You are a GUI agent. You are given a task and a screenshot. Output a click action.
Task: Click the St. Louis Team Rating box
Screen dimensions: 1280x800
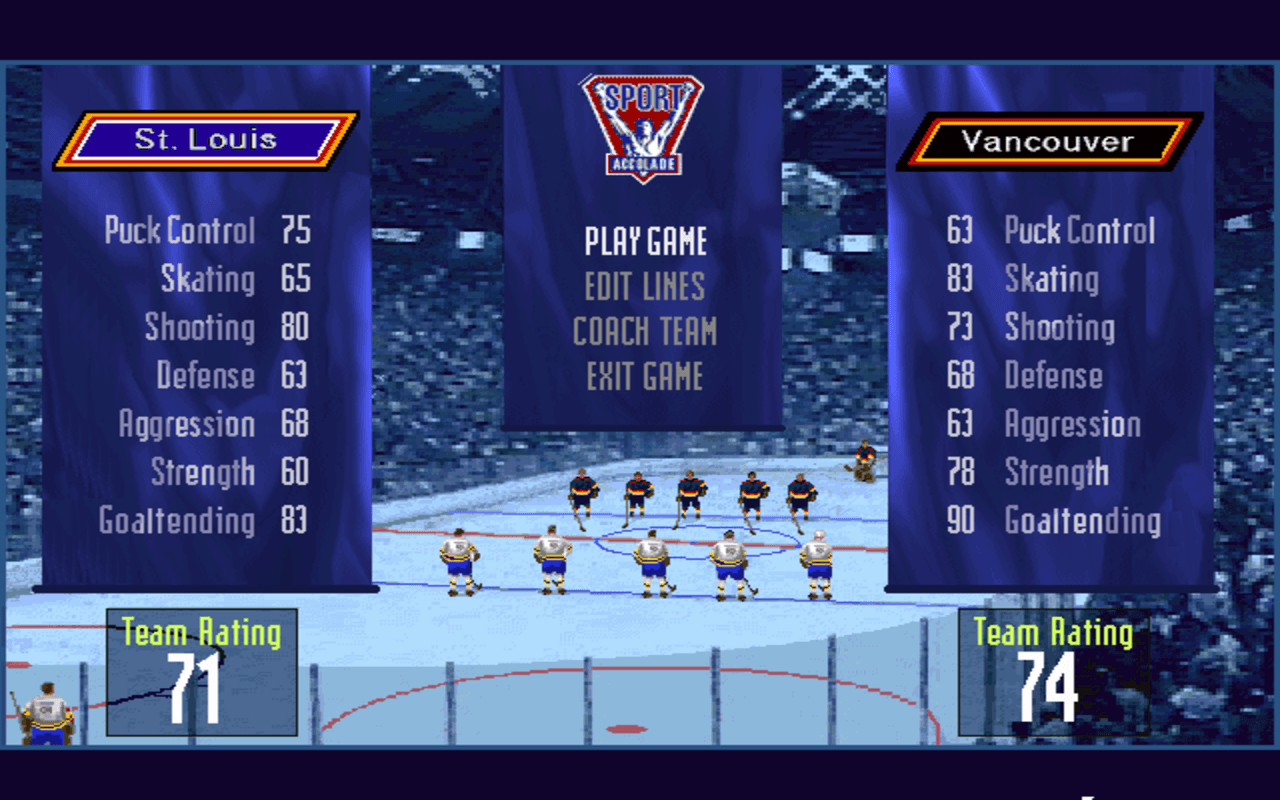pos(200,670)
